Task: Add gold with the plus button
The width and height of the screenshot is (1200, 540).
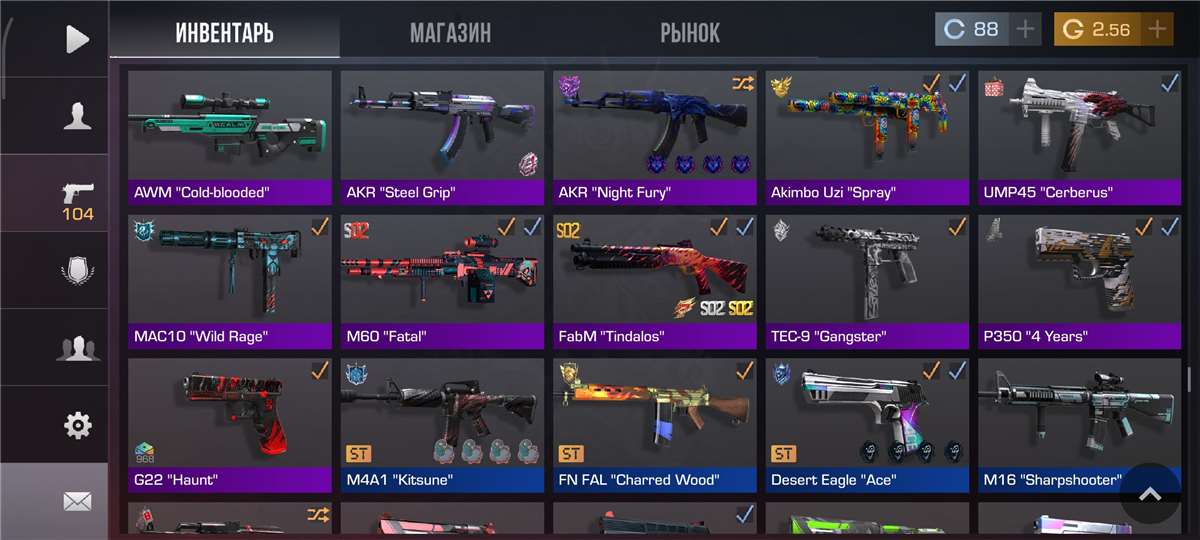Action: 1157,29
